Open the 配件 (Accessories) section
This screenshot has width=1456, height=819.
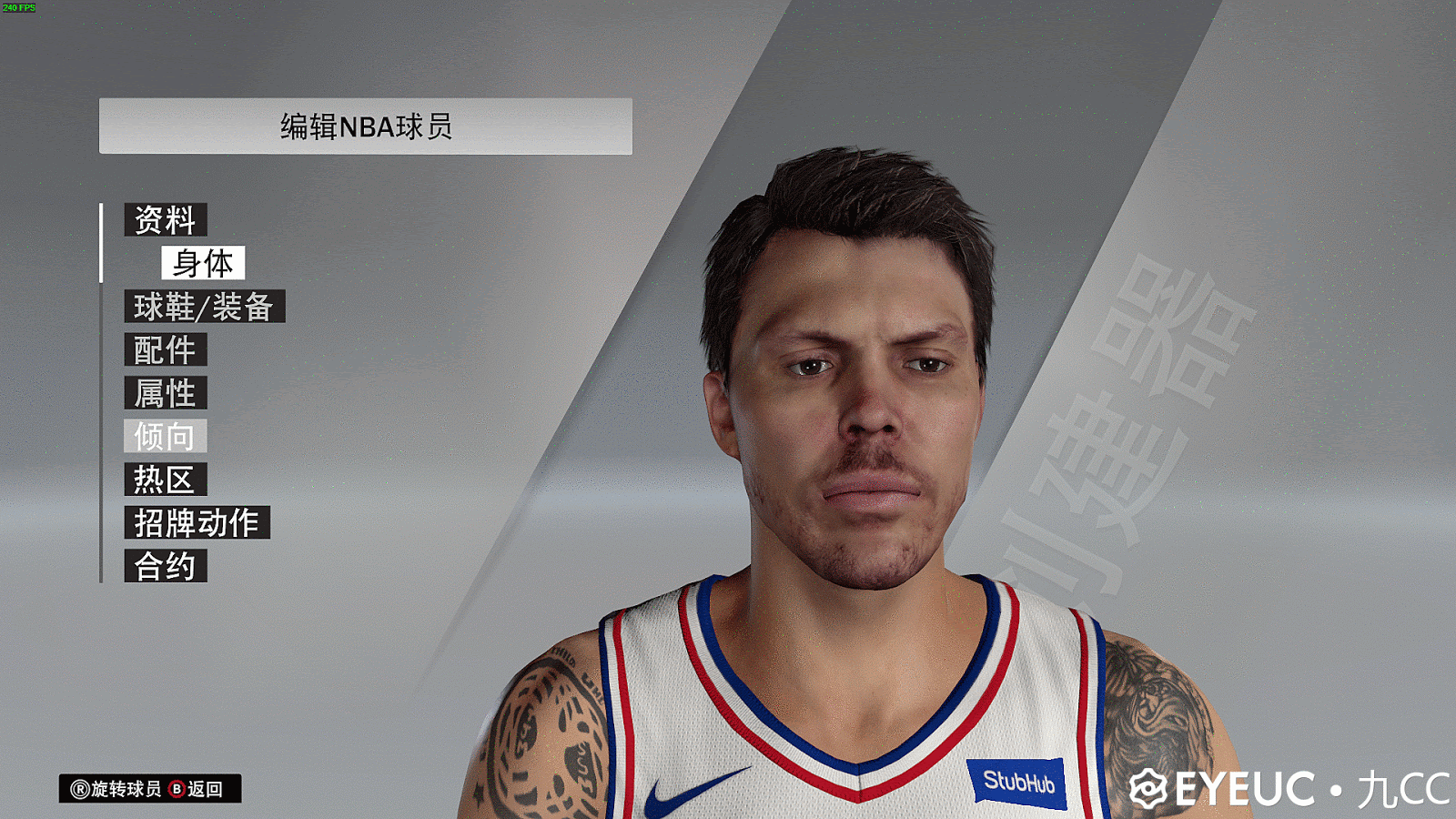(167, 350)
